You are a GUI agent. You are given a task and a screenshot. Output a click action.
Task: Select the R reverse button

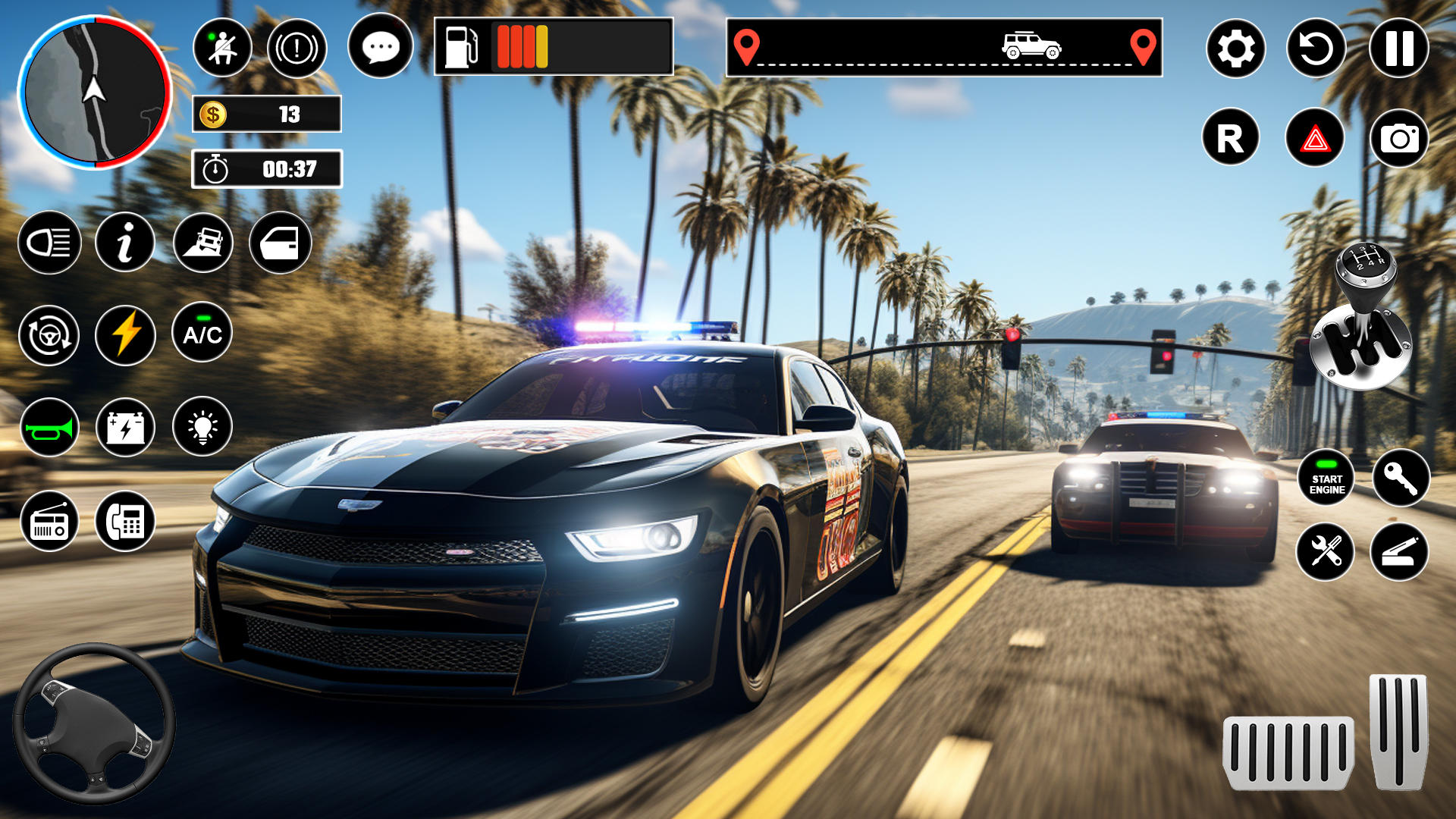(1230, 139)
